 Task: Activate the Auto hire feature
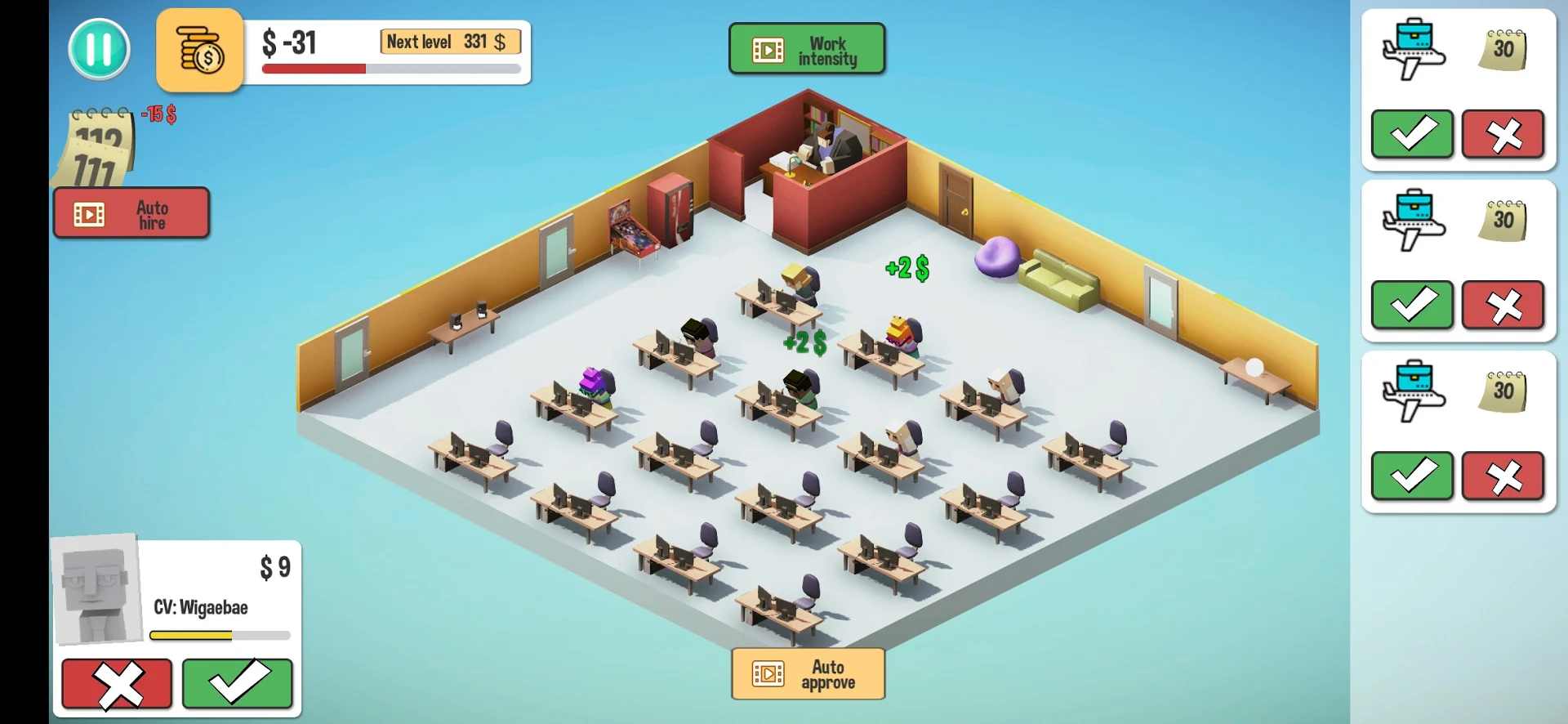[x=131, y=213]
